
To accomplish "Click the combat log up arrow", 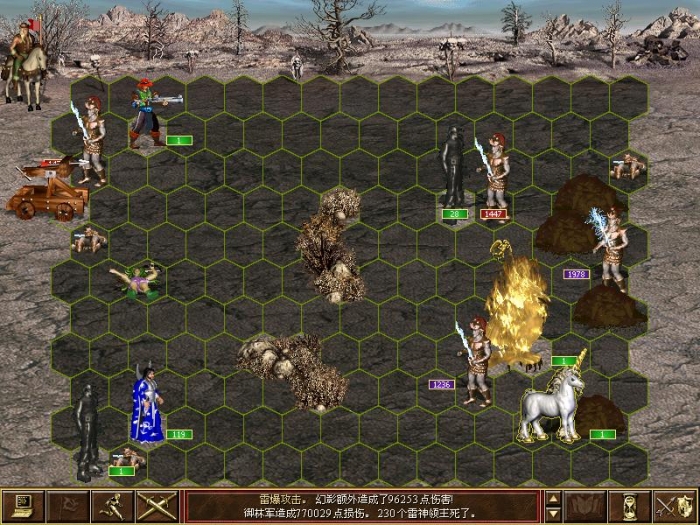I will pos(553,498).
